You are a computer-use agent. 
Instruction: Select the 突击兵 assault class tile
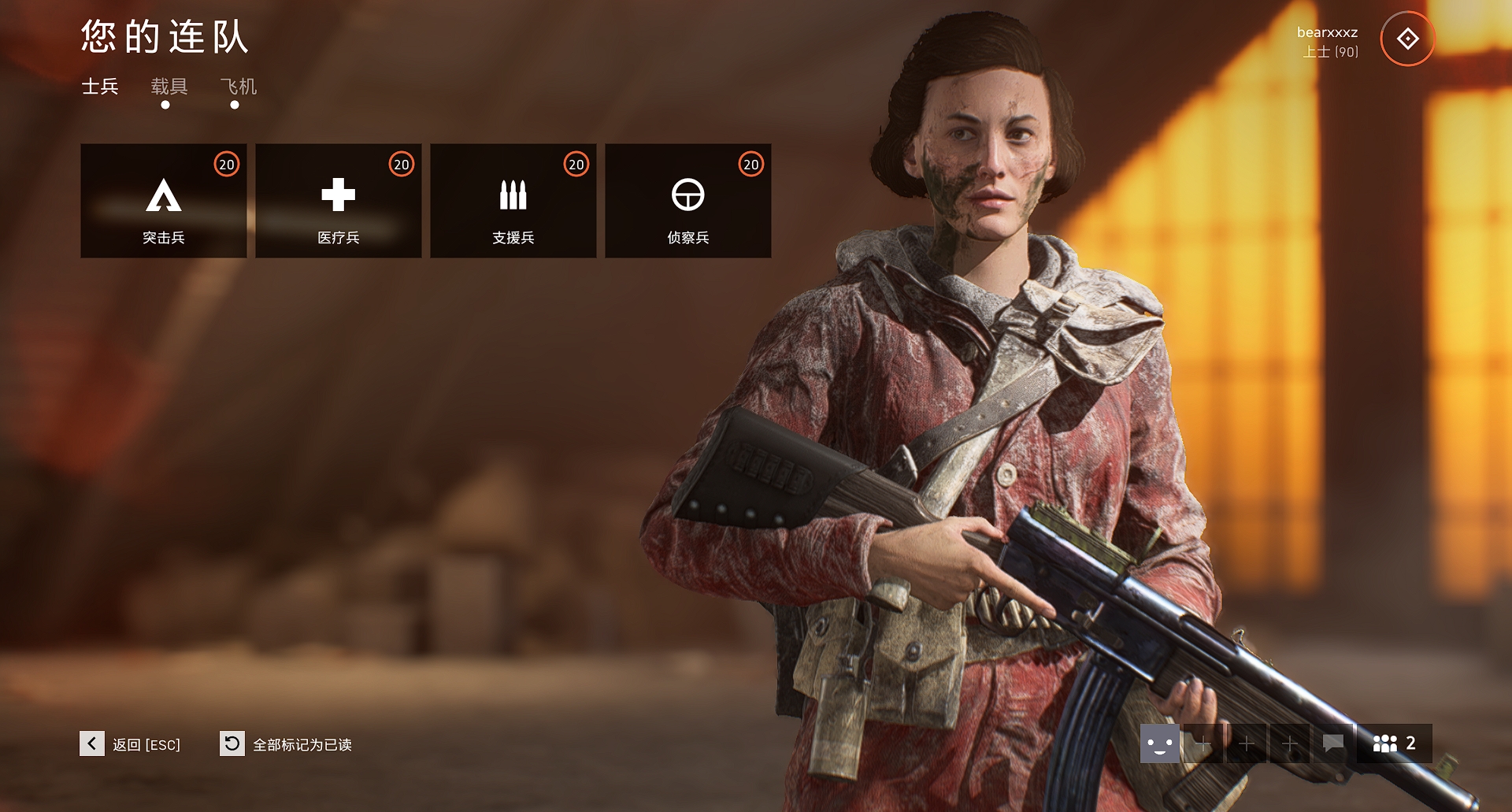(164, 201)
